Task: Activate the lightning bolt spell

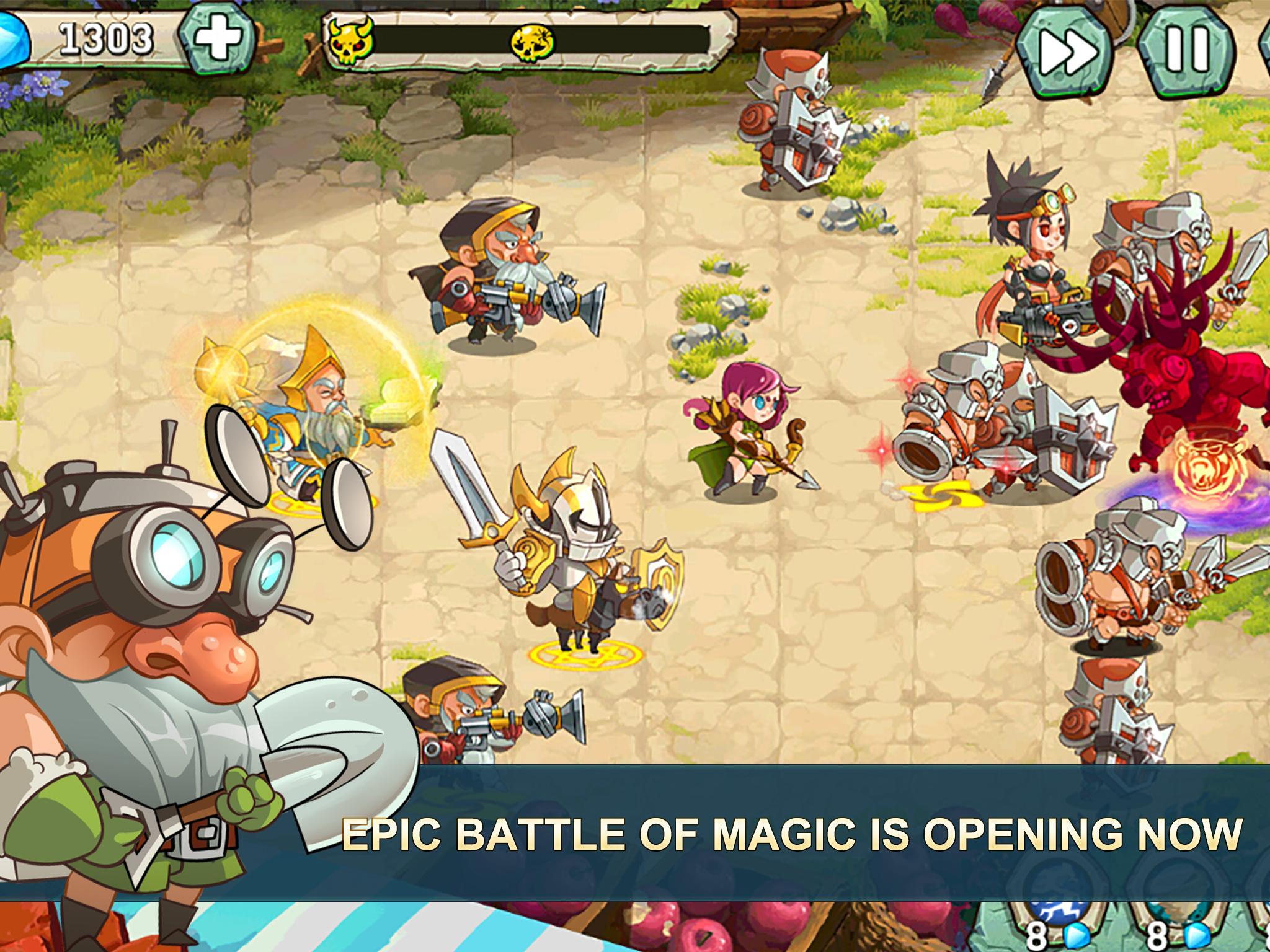Action: [x=1059, y=915]
